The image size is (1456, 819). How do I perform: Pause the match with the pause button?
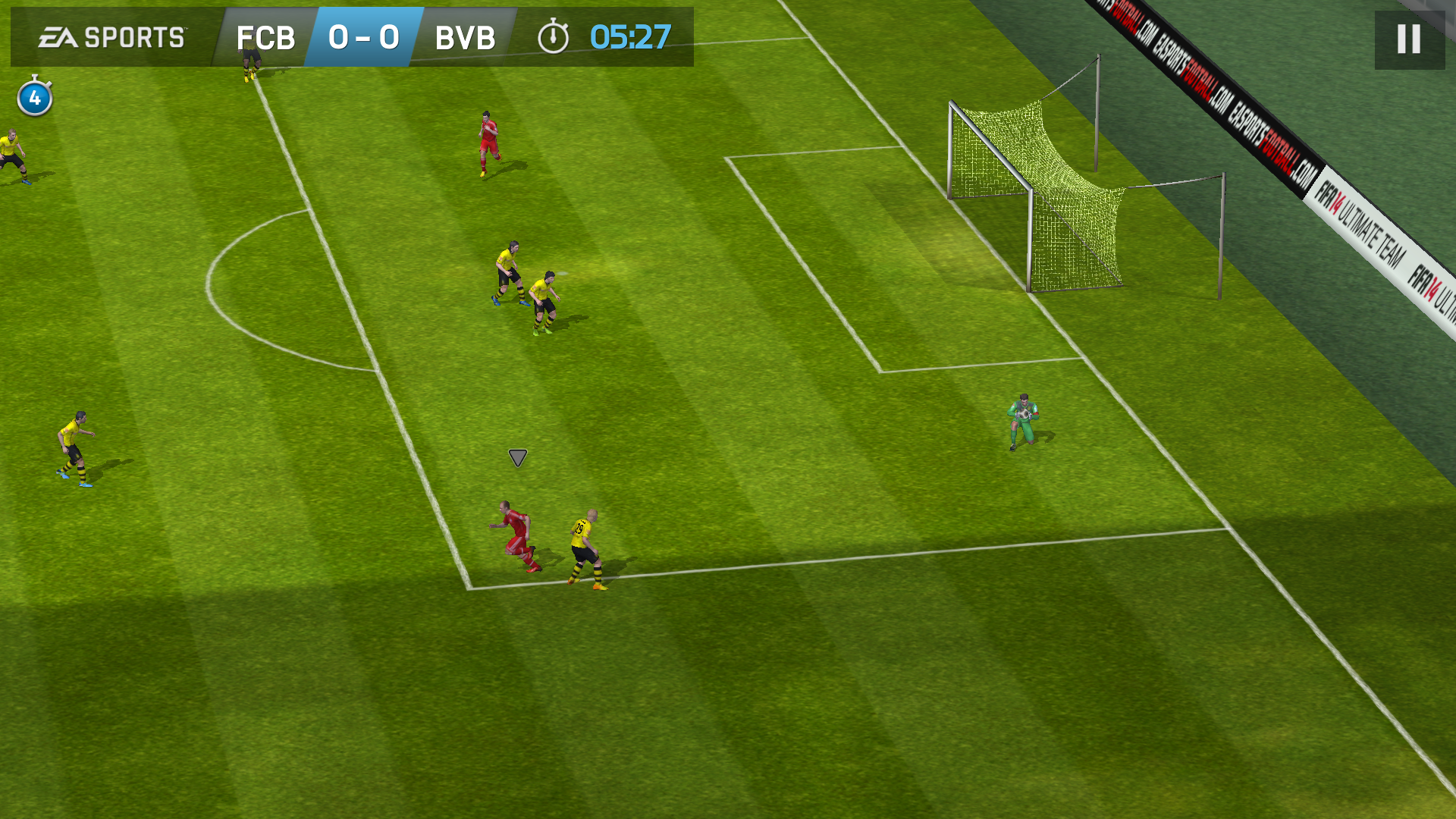tap(1409, 39)
